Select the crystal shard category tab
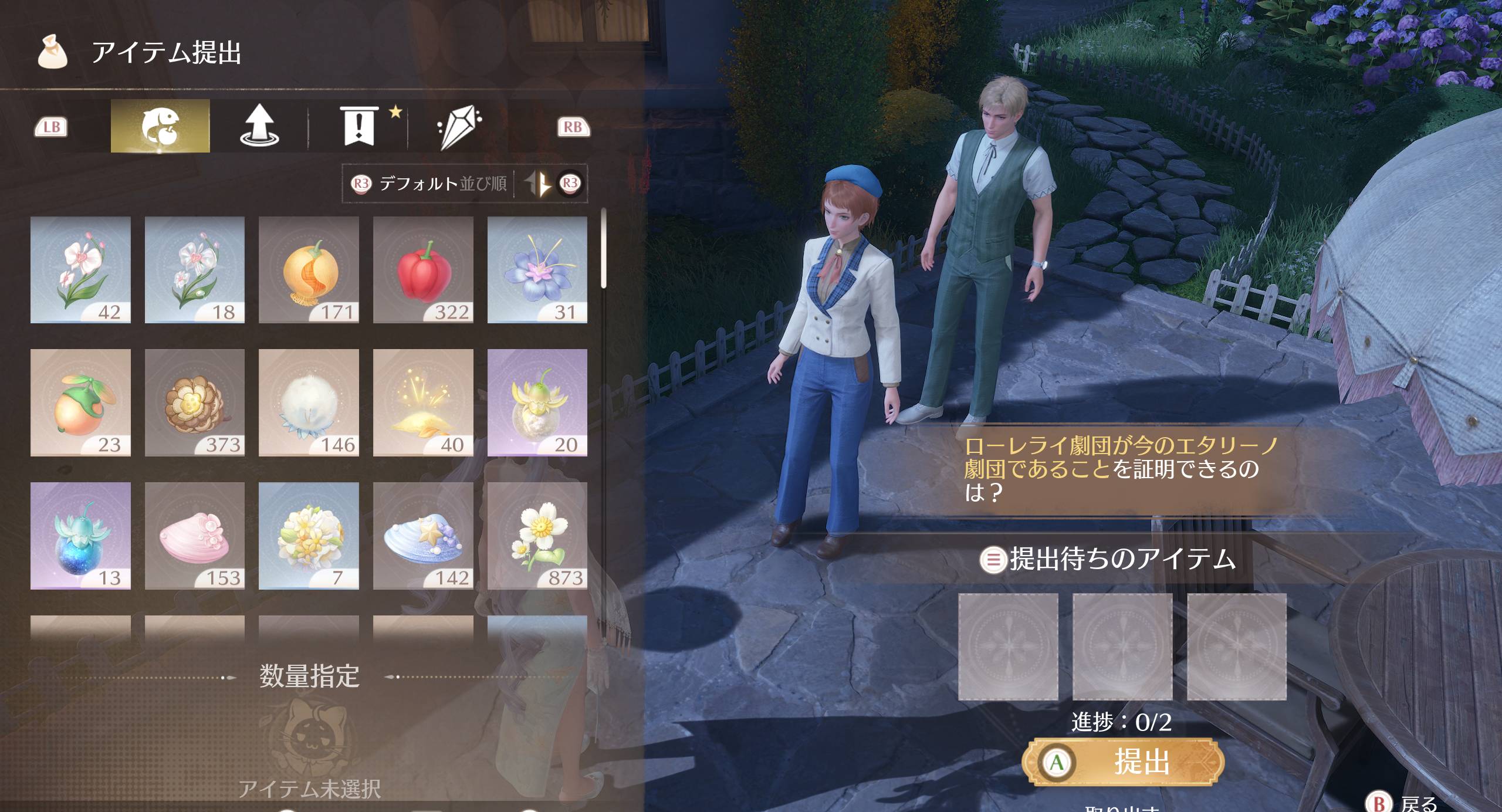 458,126
